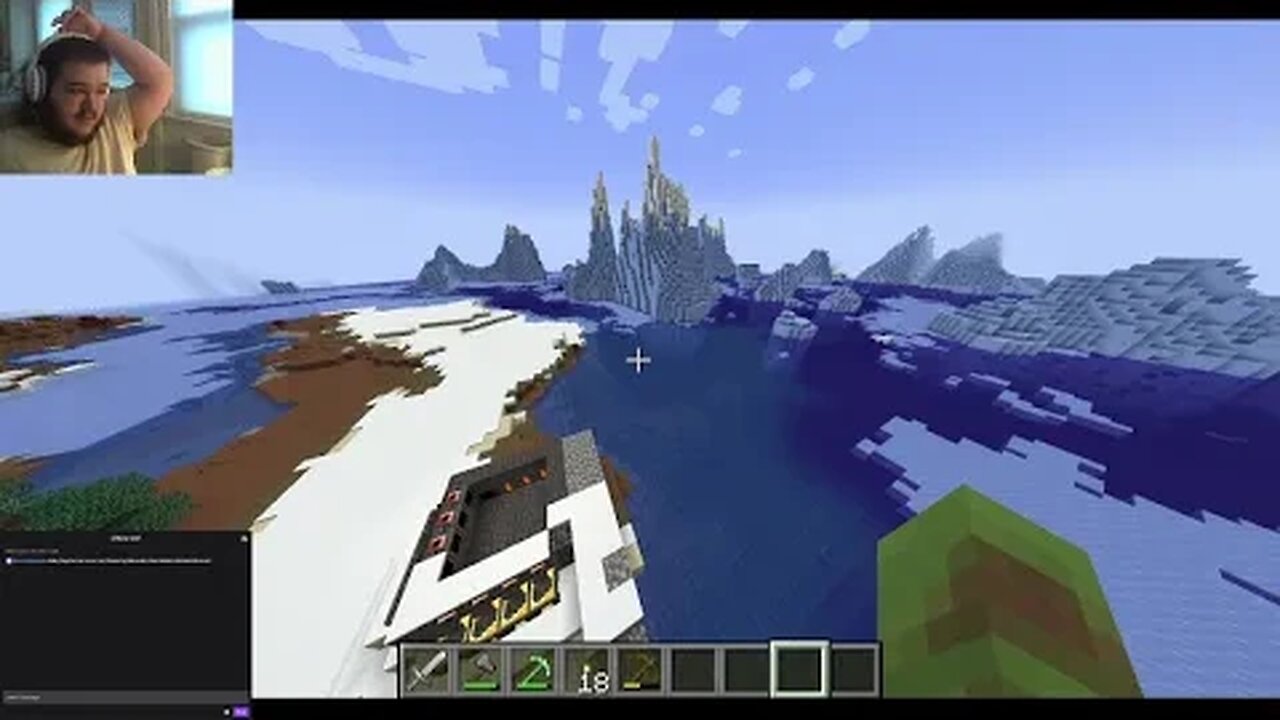Click the Stream Chat header title
The height and width of the screenshot is (720, 1280).
tap(127, 539)
